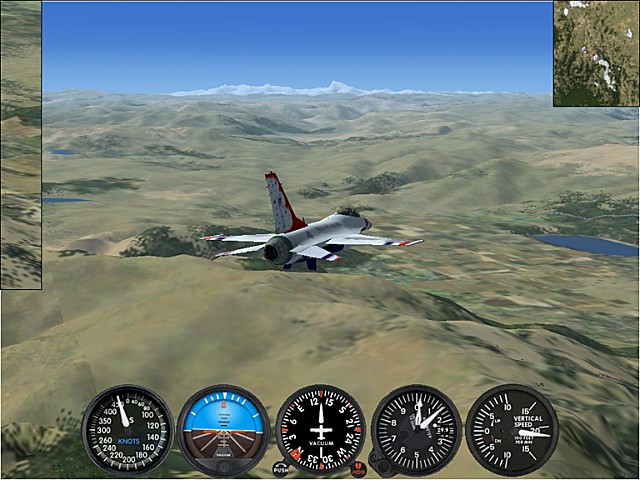
Task: Click the airspeed indicator gauge in knots
Action: pos(127,430)
